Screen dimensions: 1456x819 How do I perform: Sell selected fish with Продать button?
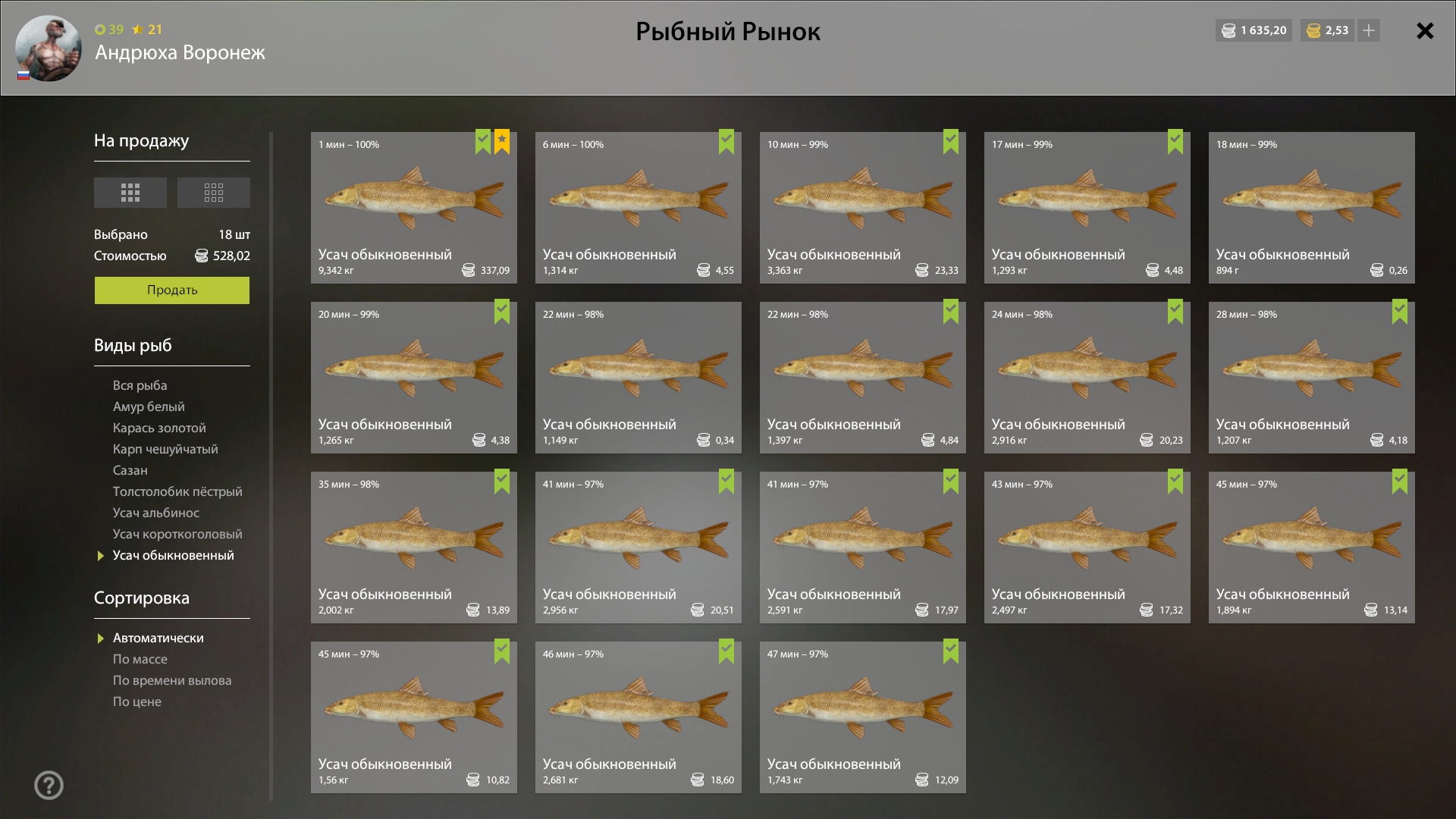pyautogui.click(x=171, y=290)
